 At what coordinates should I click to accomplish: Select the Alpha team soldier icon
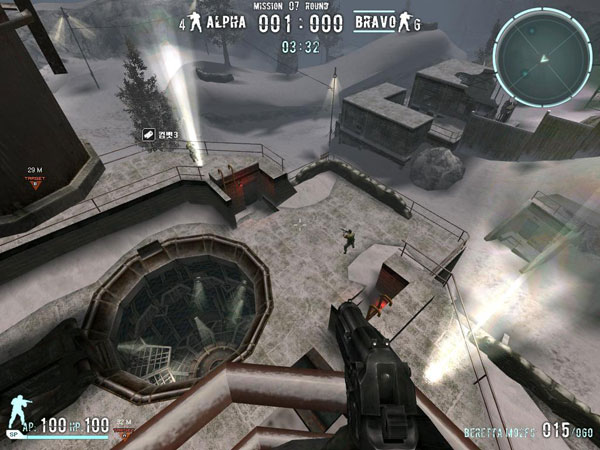[x=195, y=20]
